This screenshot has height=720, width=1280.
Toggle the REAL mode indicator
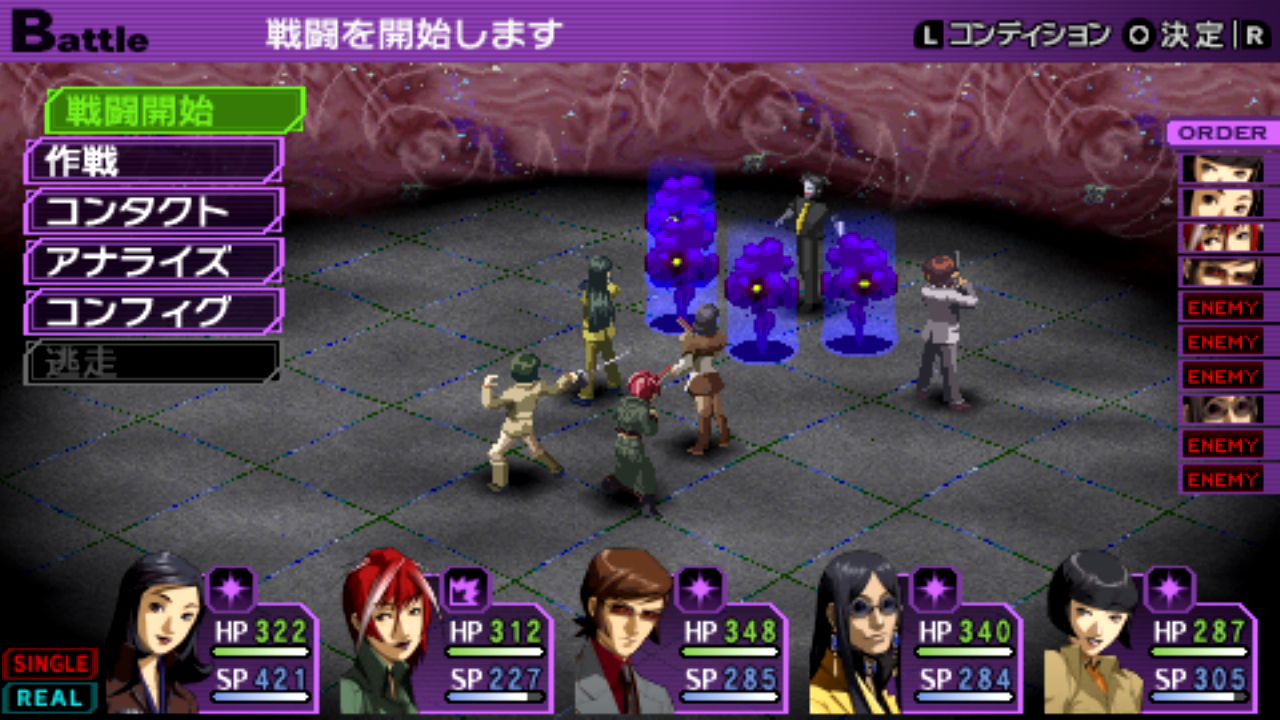[50, 697]
